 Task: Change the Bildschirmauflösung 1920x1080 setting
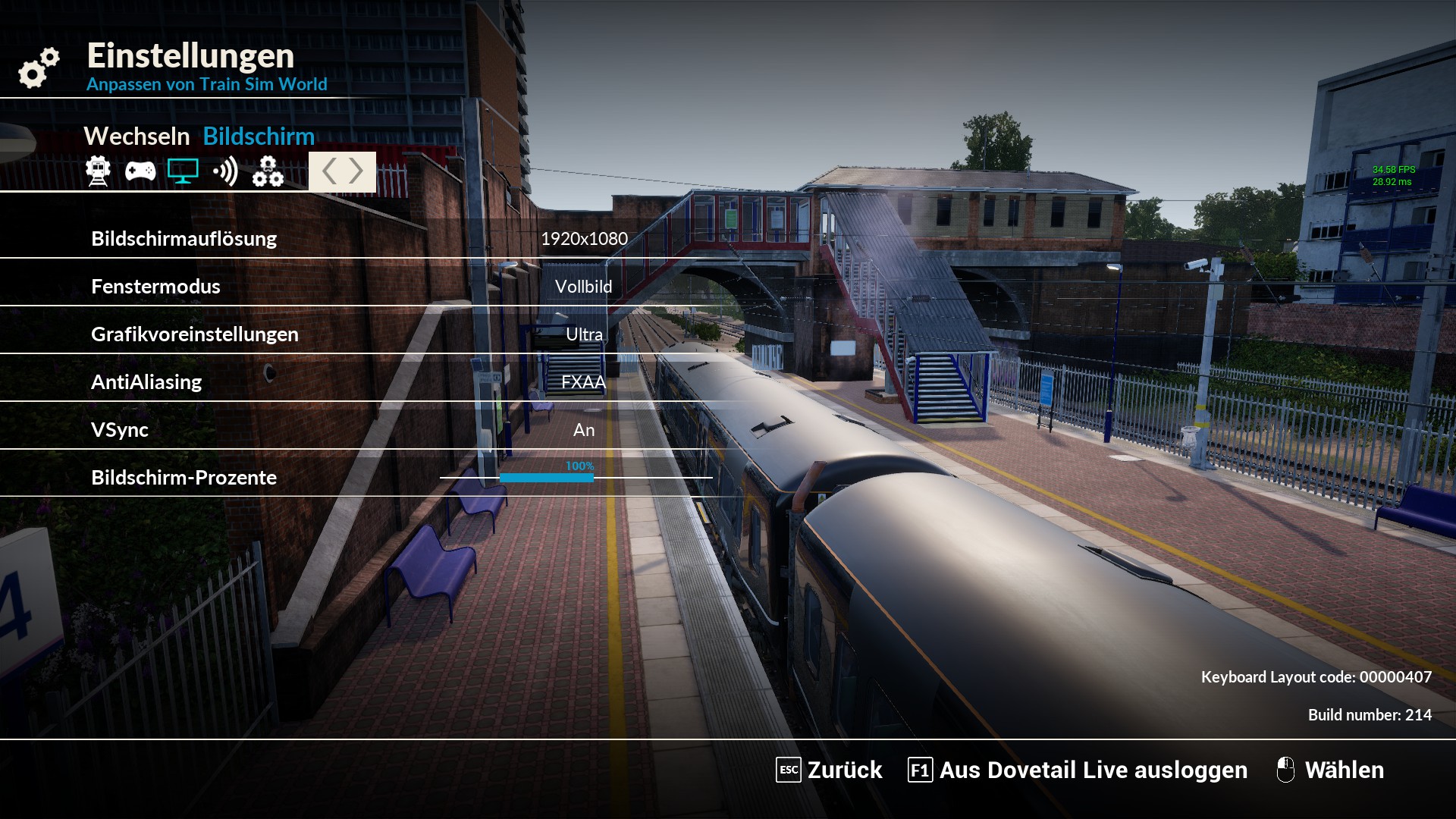(584, 239)
